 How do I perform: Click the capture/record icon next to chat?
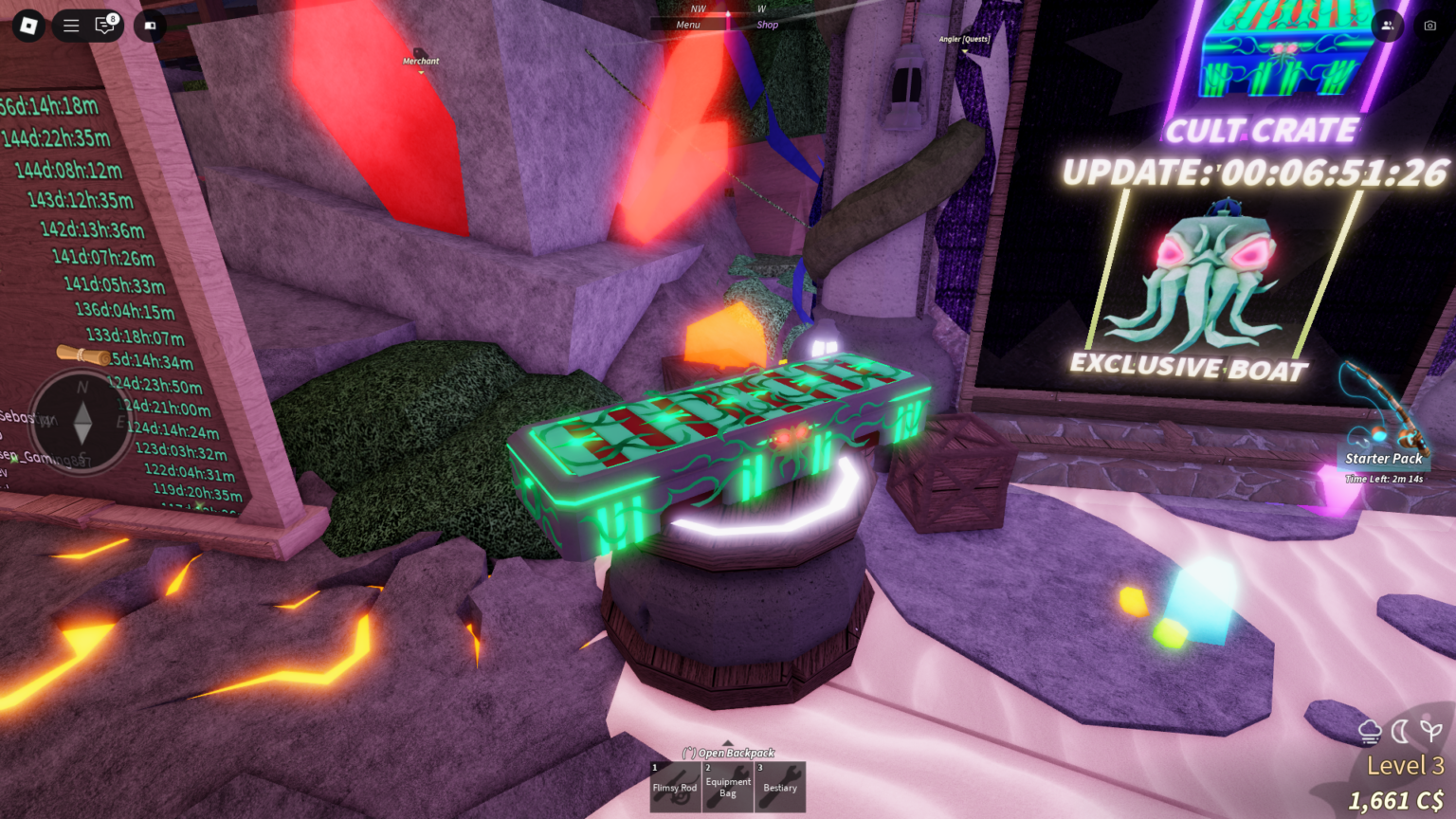tap(148, 26)
